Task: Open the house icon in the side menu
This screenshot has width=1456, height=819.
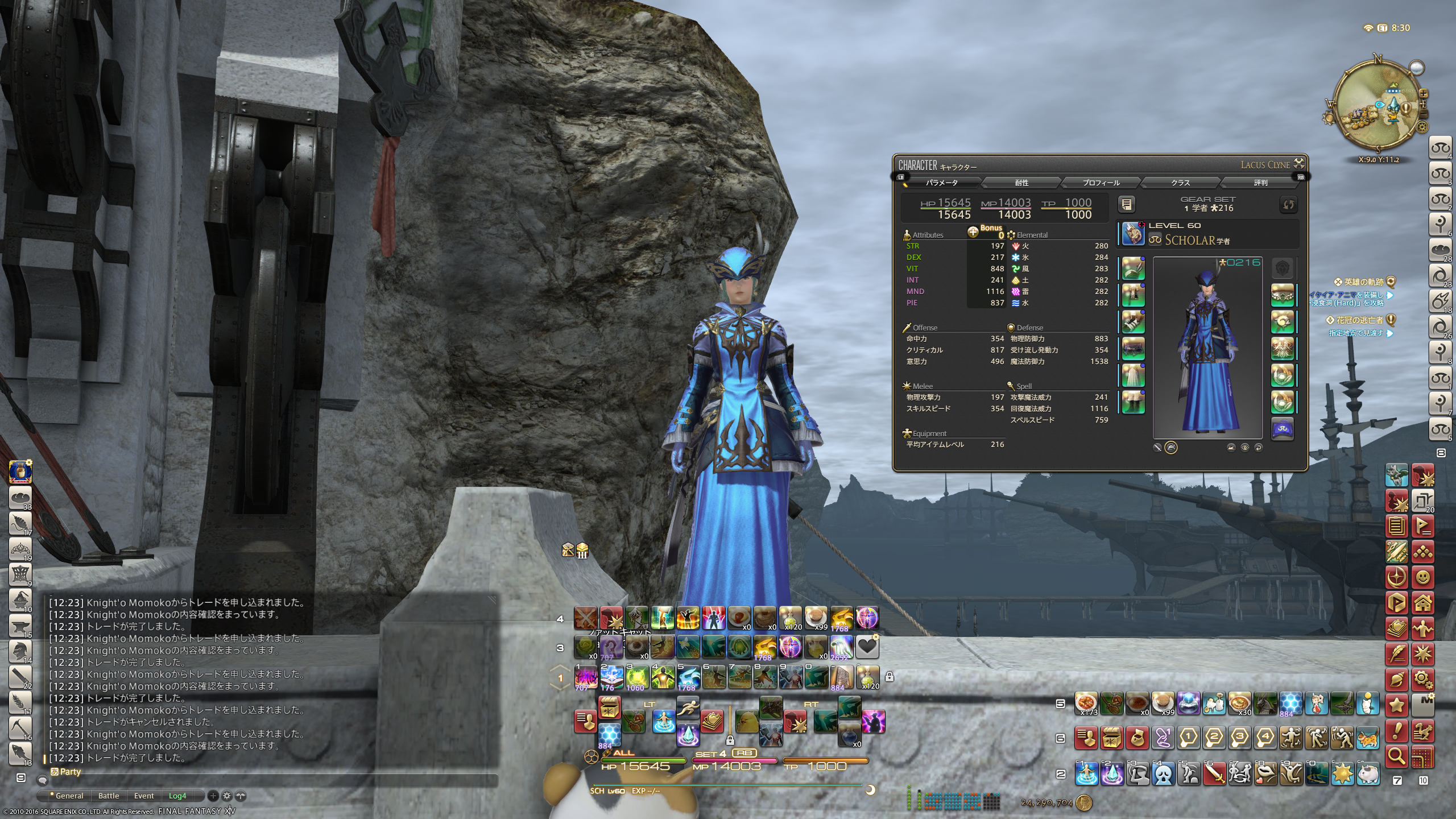Action: 1422,602
